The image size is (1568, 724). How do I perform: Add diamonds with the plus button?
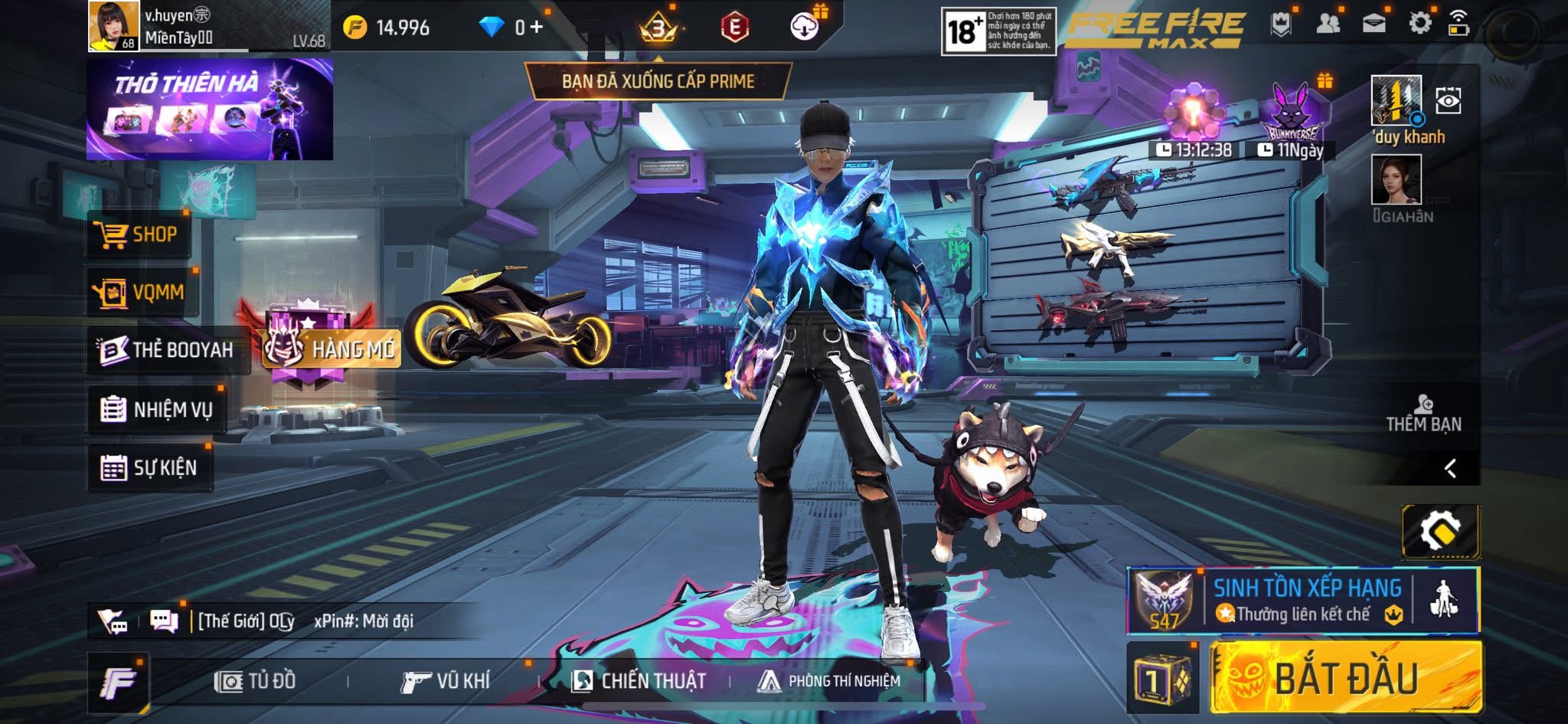point(536,28)
